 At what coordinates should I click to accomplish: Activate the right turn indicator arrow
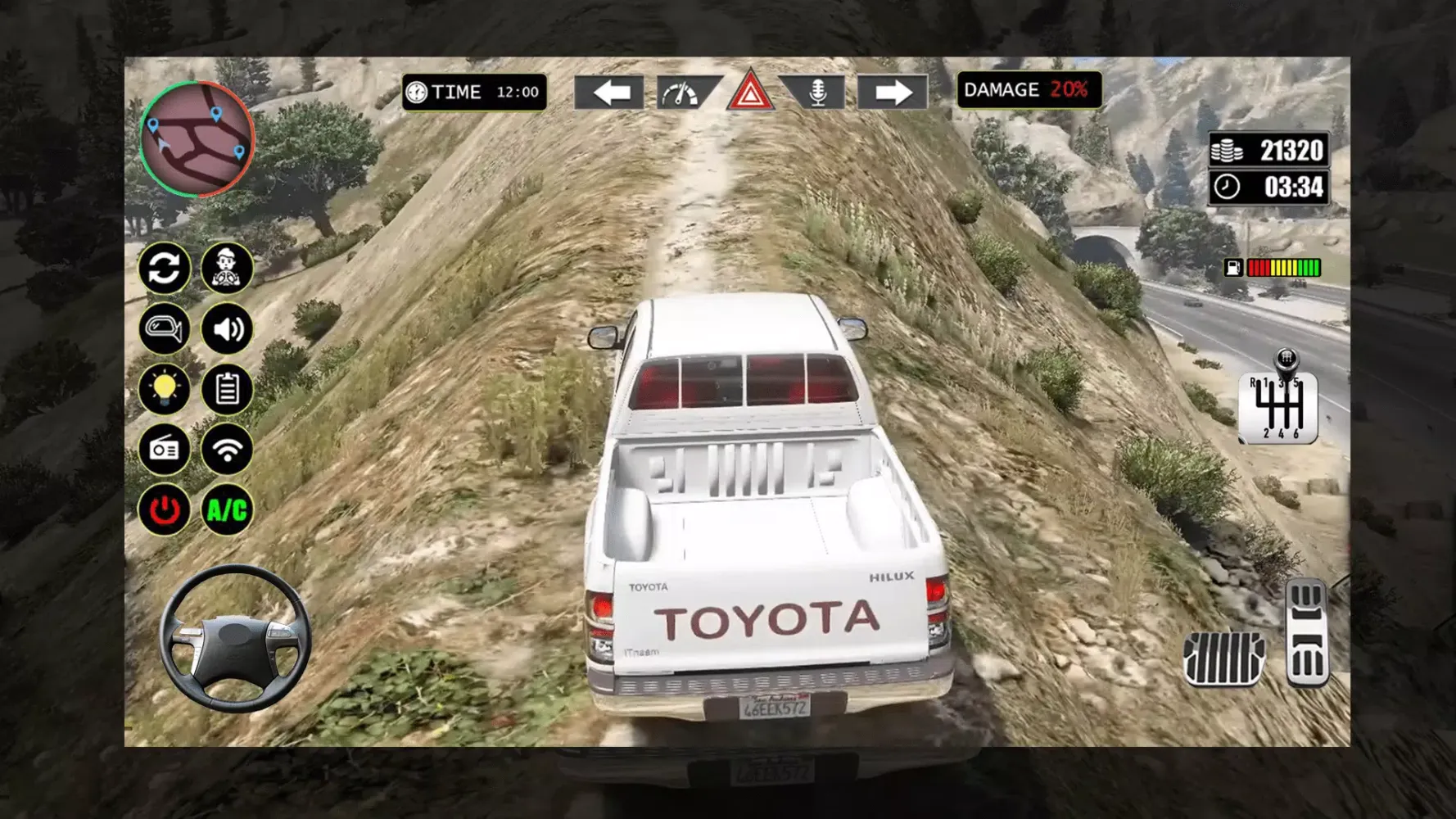point(893,92)
